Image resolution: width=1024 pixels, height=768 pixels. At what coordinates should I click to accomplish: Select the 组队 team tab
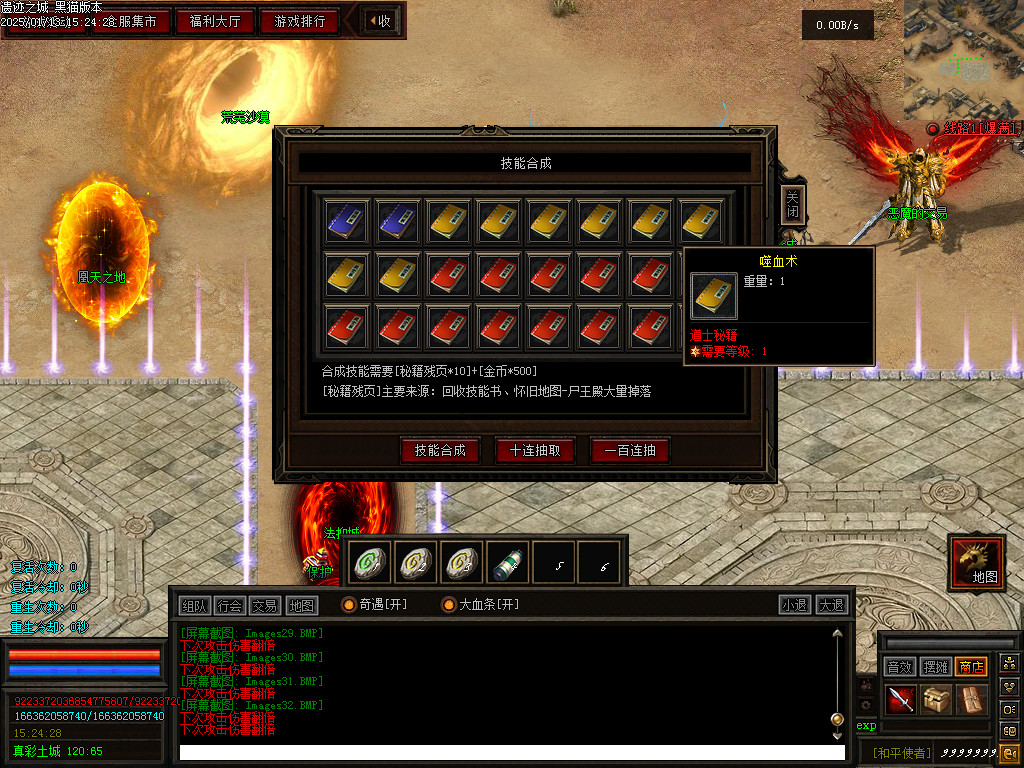195,605
